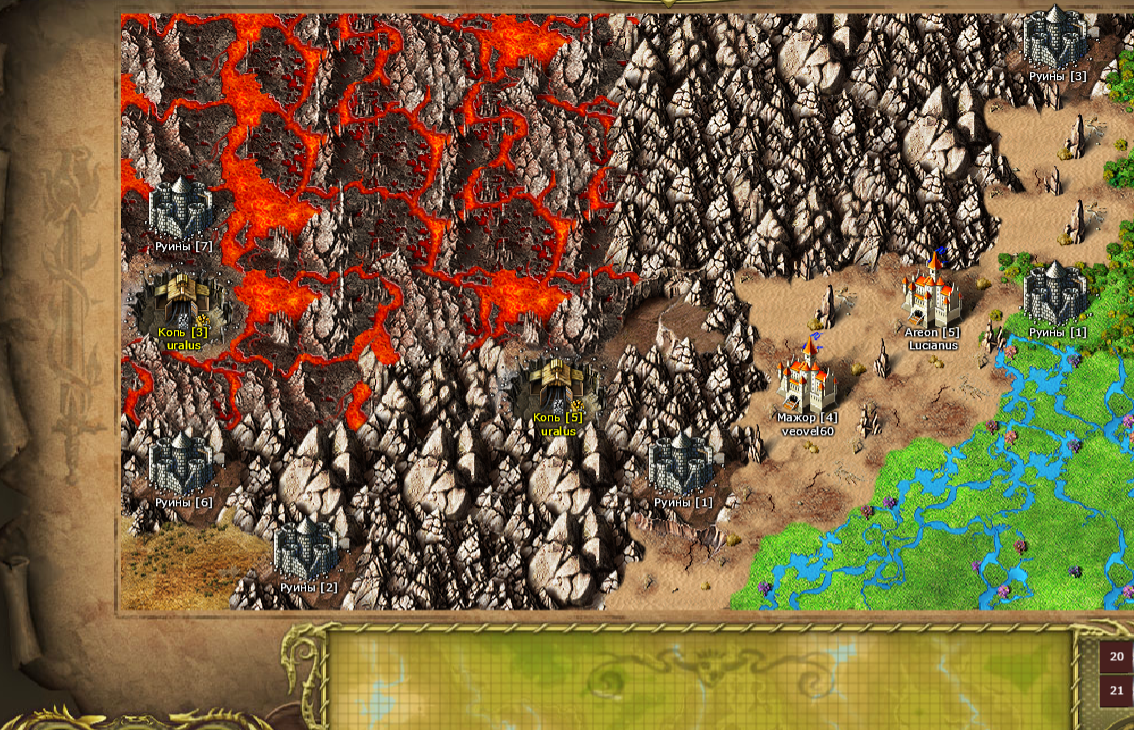Click the button labeled 21
The image size is (1134, 730).
[x=1117, y=690]
